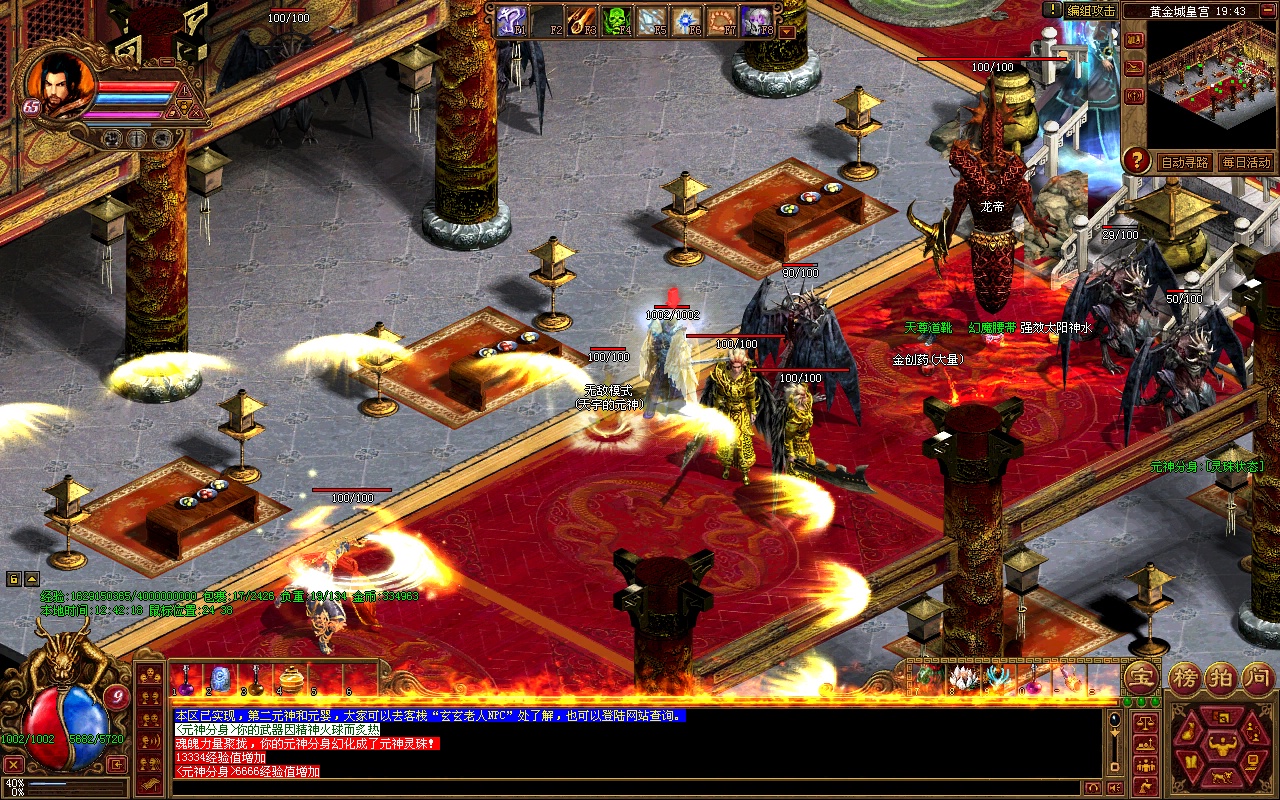The image size is (1280, 800).
Task: Activate the purple swirl skill on F1
Action: coord(511,21)
